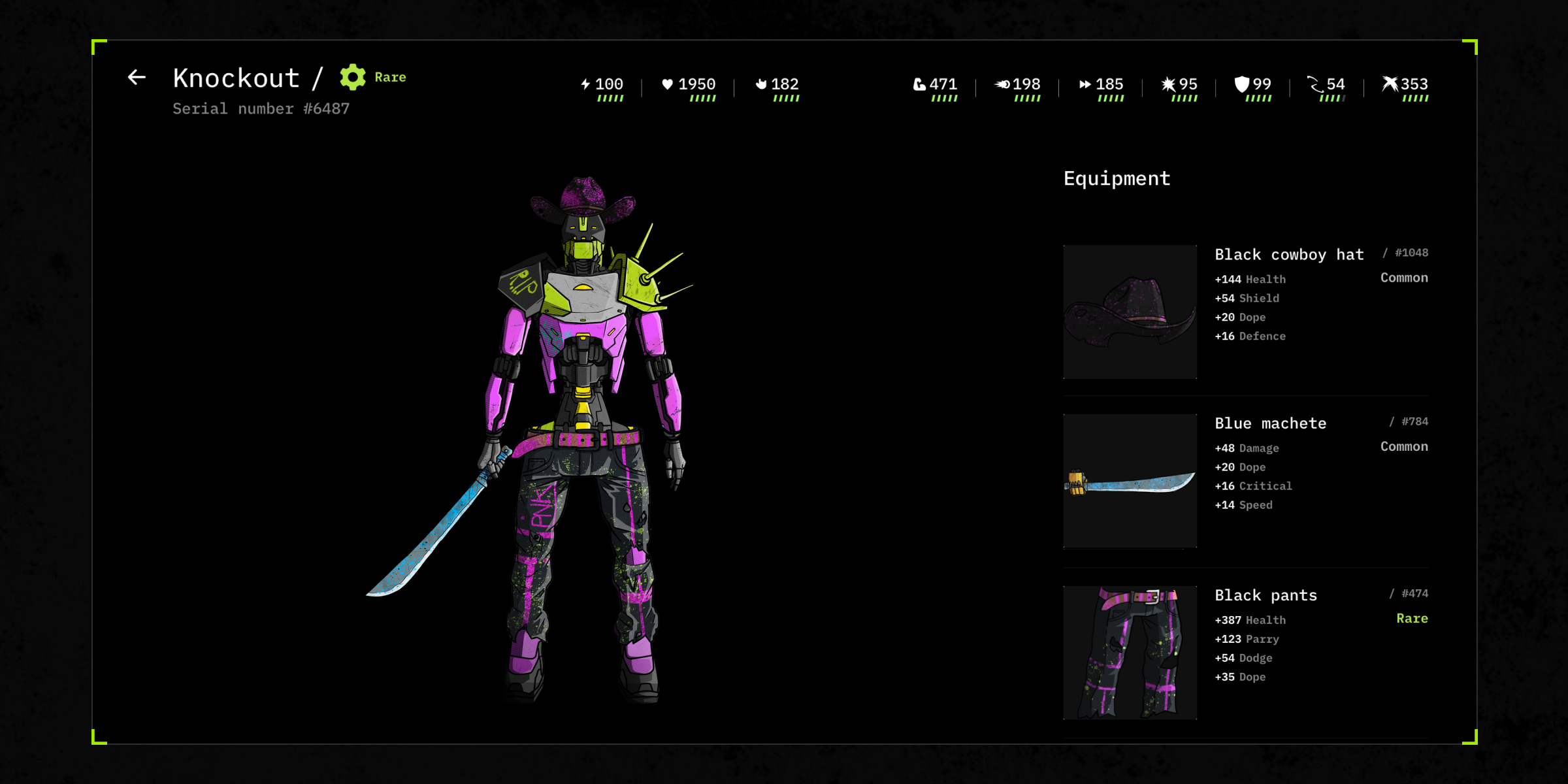This screenshot has height=784, width=1568.
Task: Click the Black cowboy hat title
Action: coord(1288,255)
